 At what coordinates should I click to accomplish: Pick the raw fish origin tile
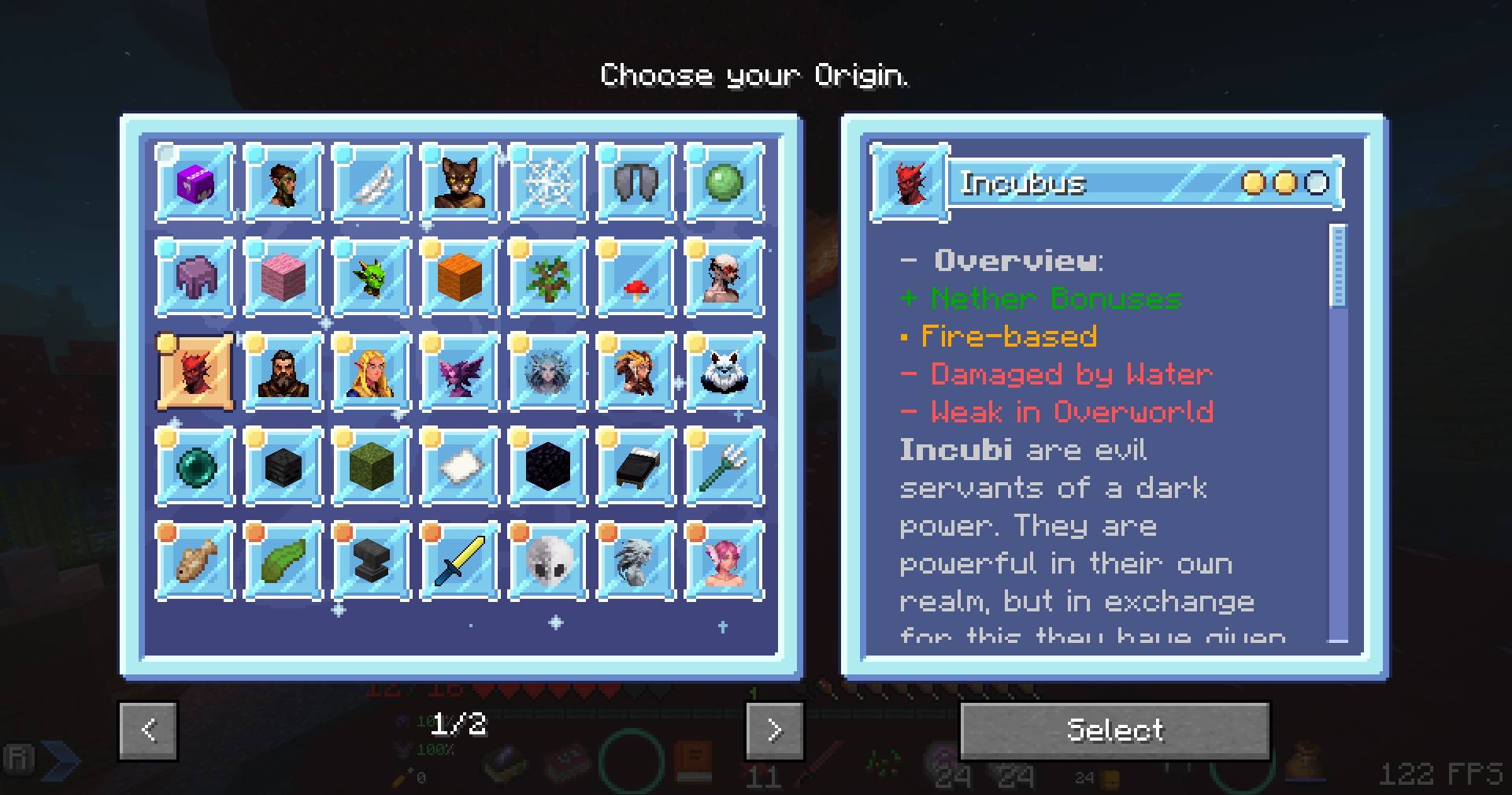[195, 561]
